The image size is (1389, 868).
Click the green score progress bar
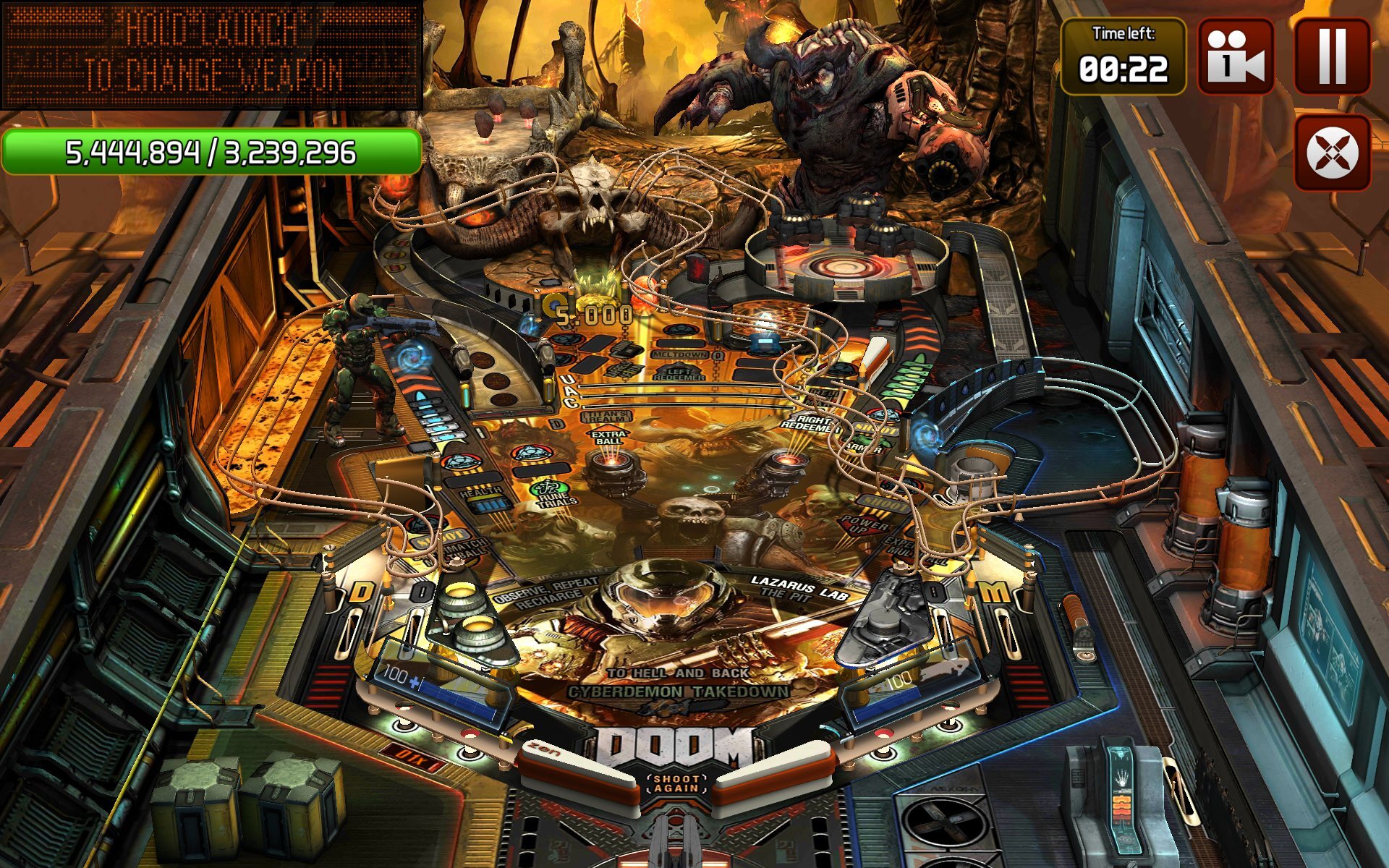click(210, 152)
